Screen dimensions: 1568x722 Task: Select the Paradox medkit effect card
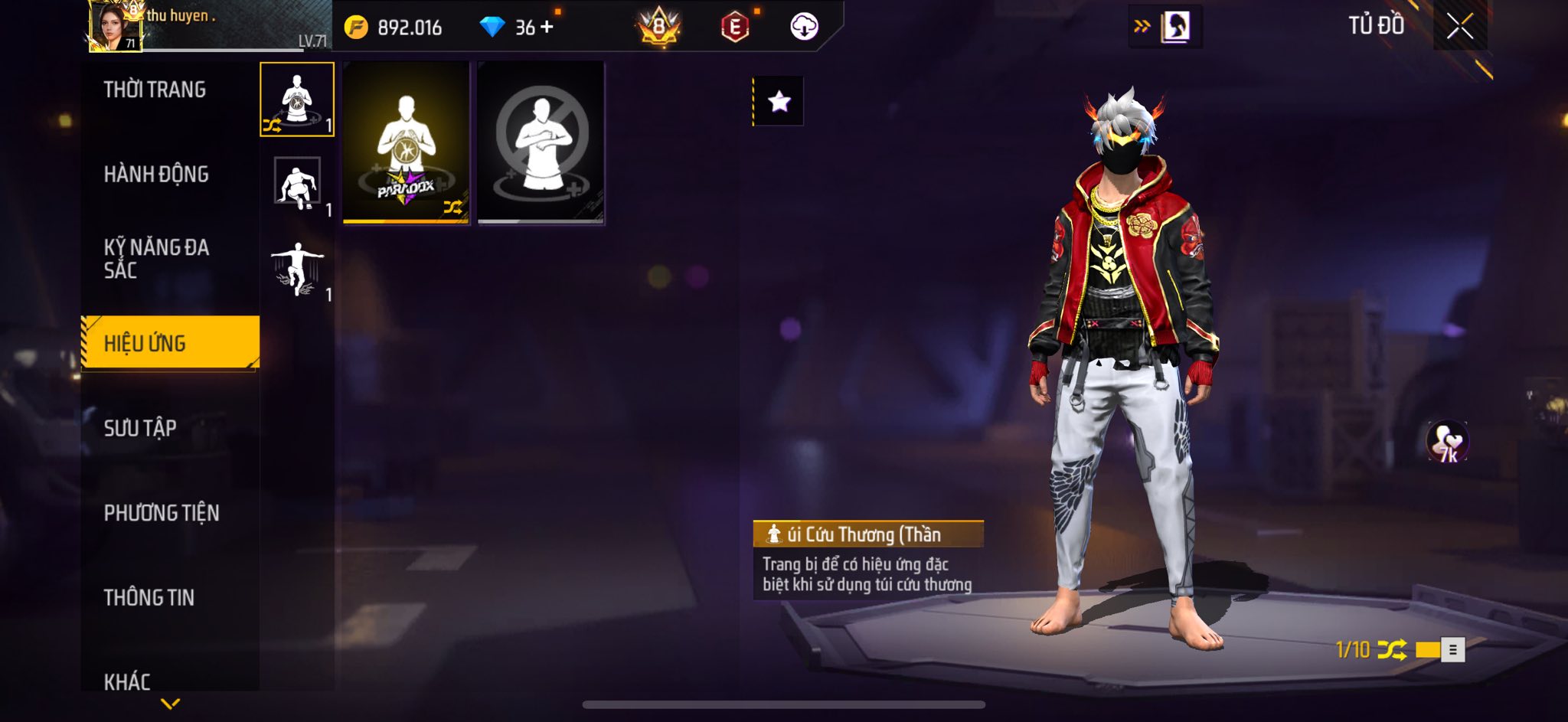406,142
